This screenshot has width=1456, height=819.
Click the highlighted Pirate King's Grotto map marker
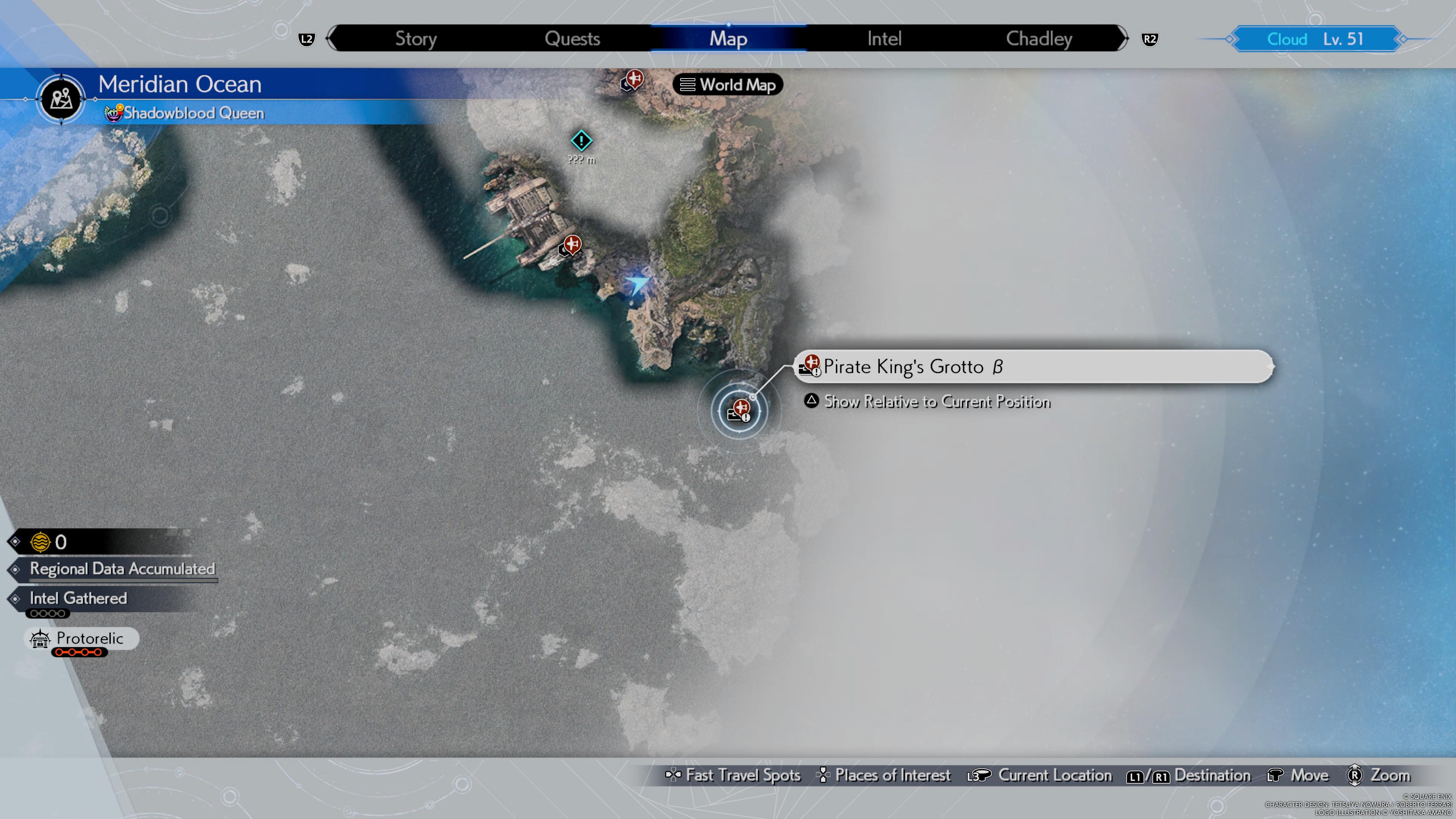click(x=739, y=410)
